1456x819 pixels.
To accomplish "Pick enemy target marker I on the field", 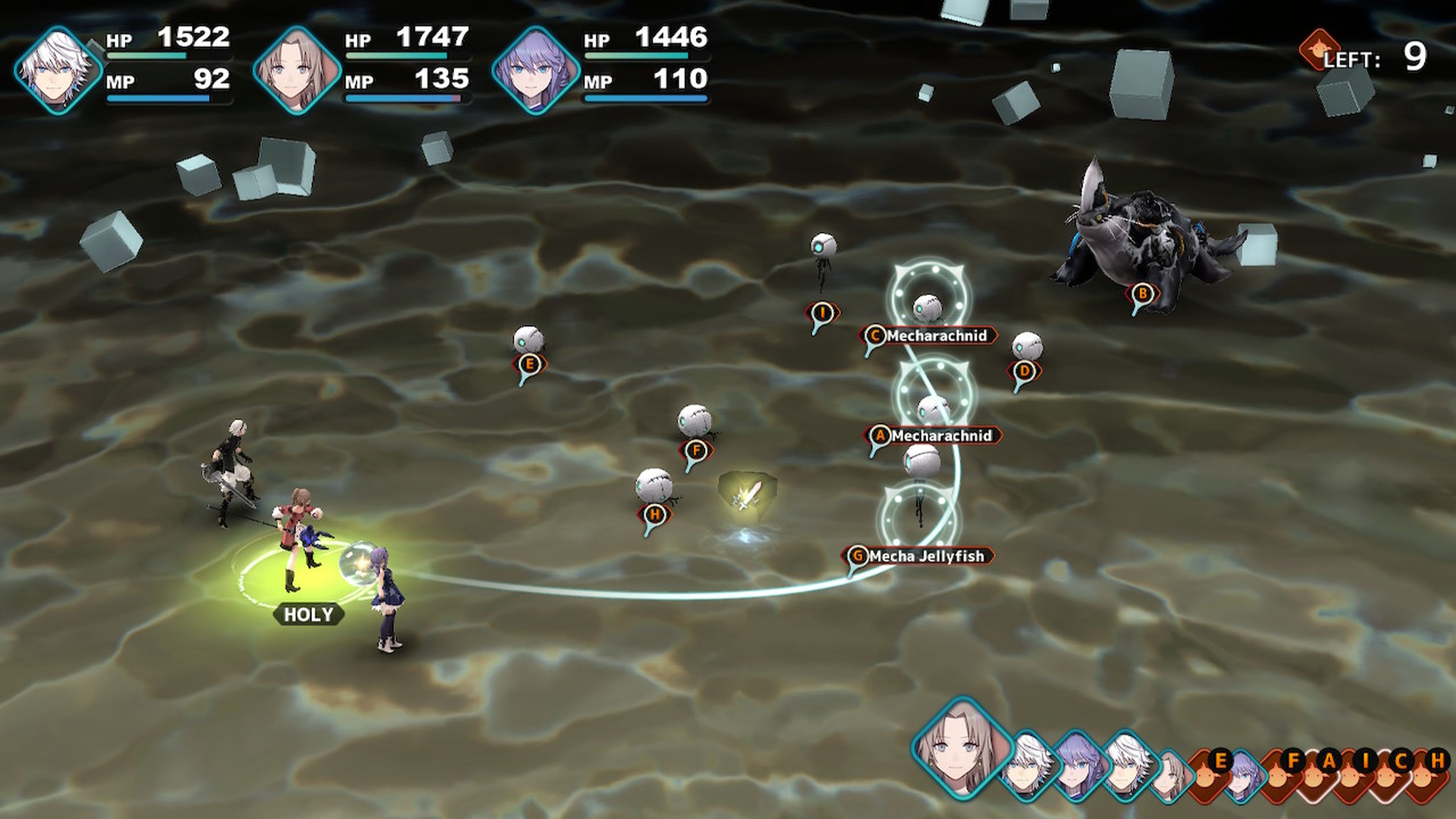I will 822,312.
